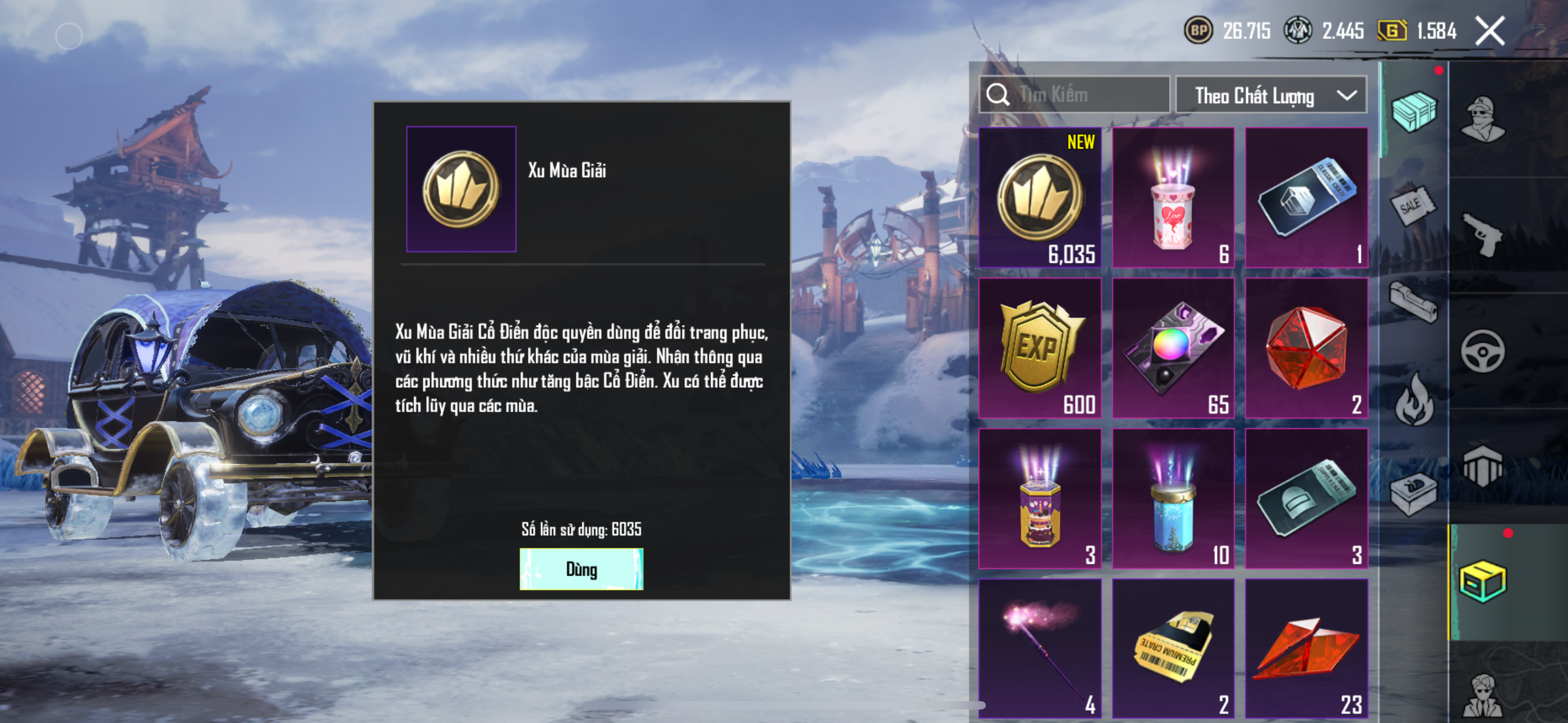Select the pink heart crate slot

(1173, 198)
